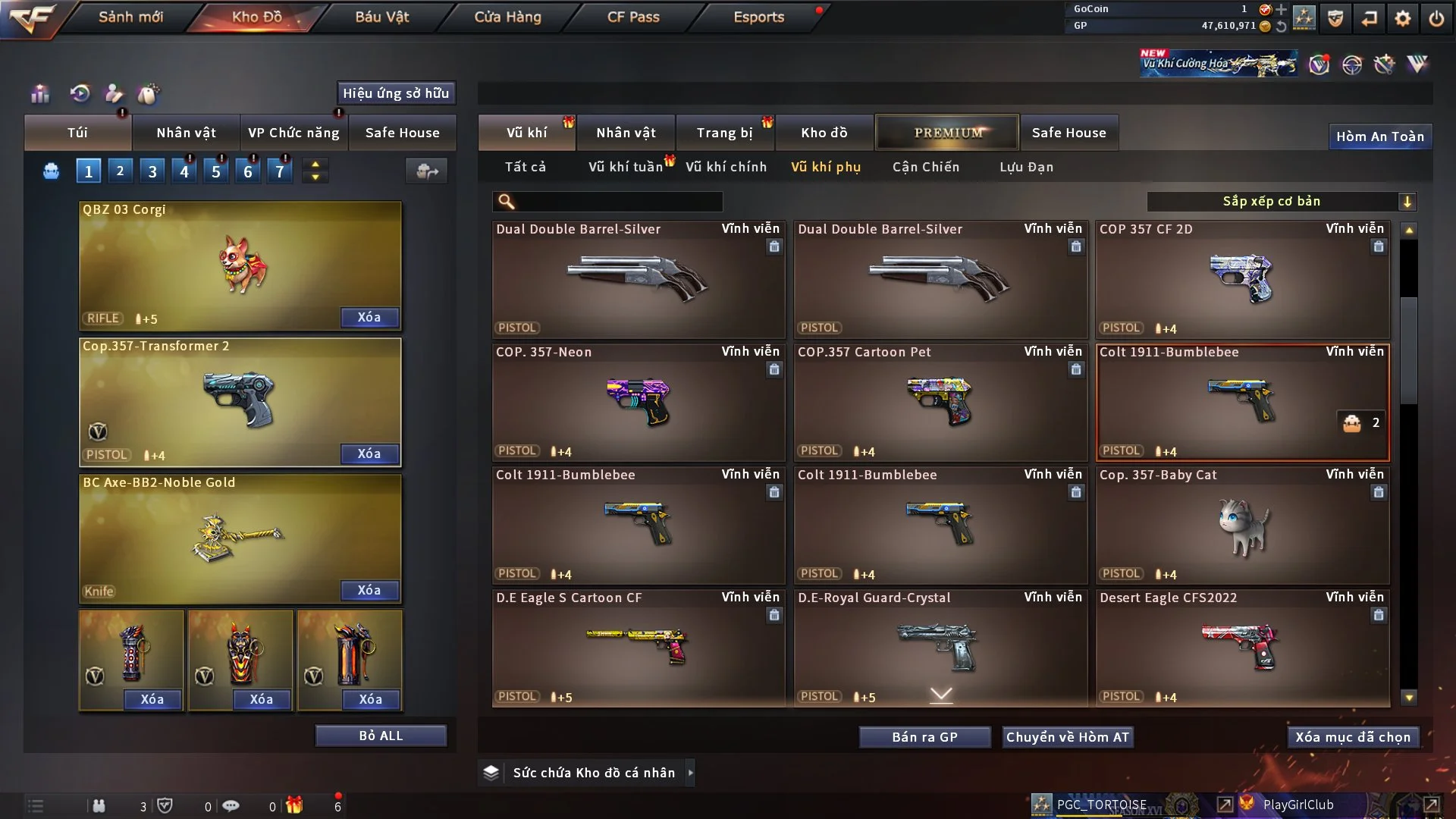This screenshot has height=819, width=1456.
Task: Click Bỏ ALL to clear bag
Action: 381,736
